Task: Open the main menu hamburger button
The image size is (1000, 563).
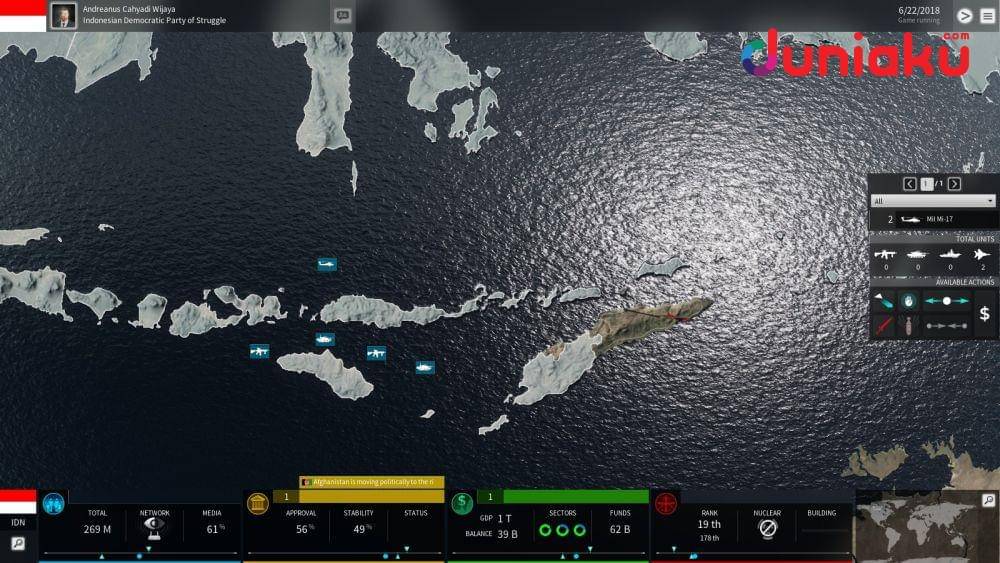Action: pos(987,15)
